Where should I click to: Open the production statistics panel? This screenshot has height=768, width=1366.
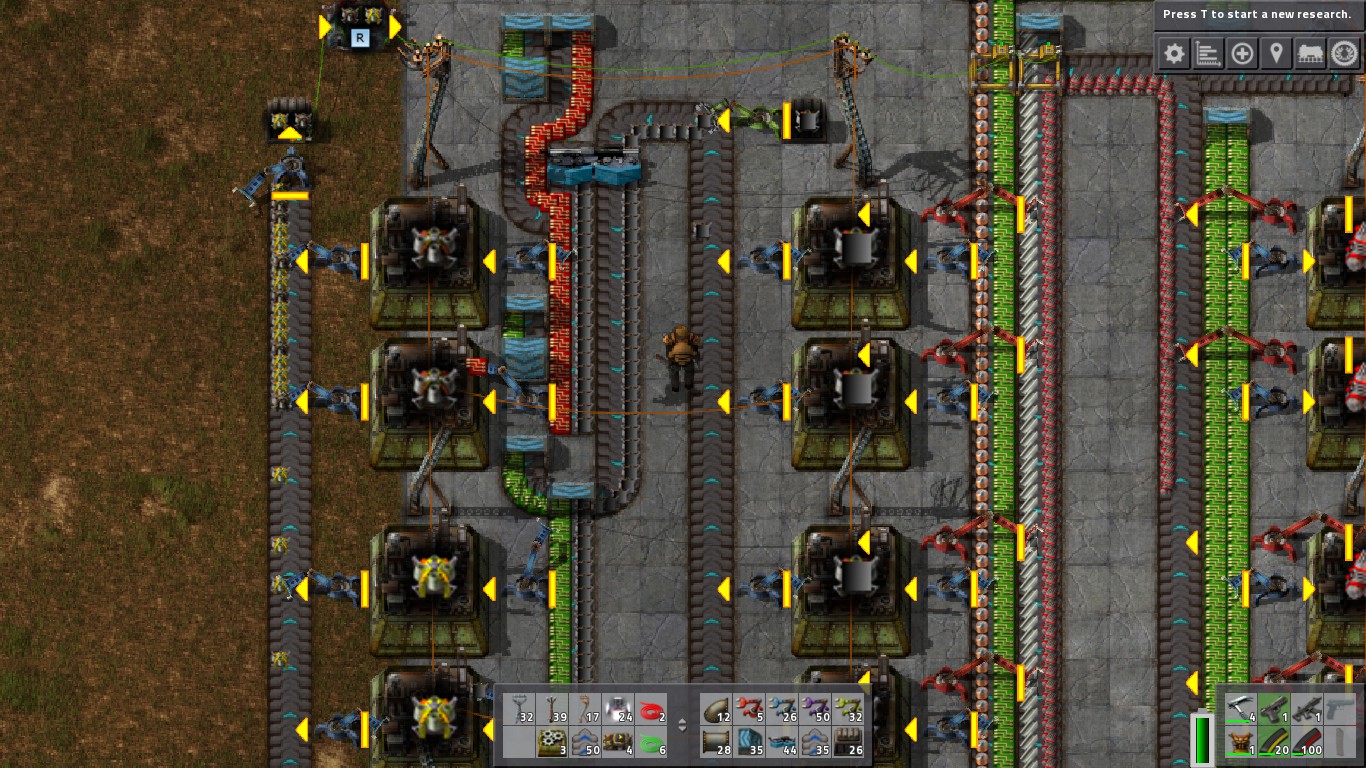click(1207, 53)
